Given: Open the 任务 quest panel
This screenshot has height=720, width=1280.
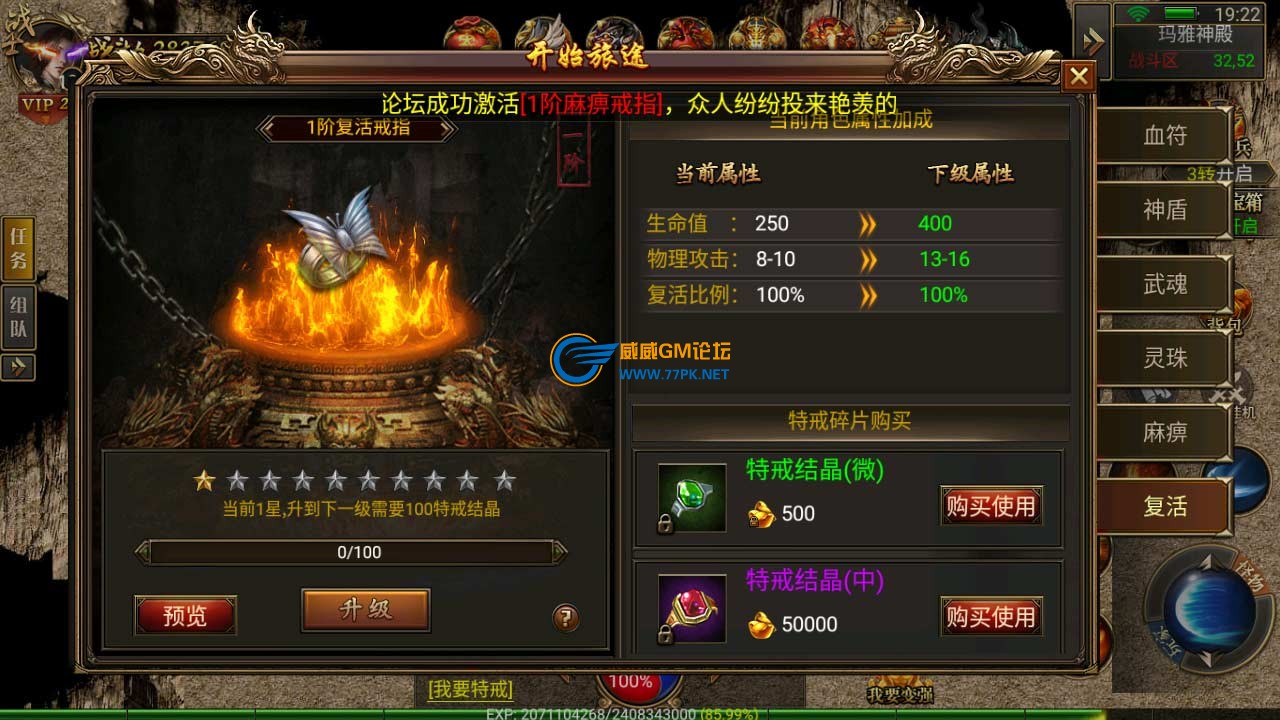Looking at the screenshot, I should point(19,248).
